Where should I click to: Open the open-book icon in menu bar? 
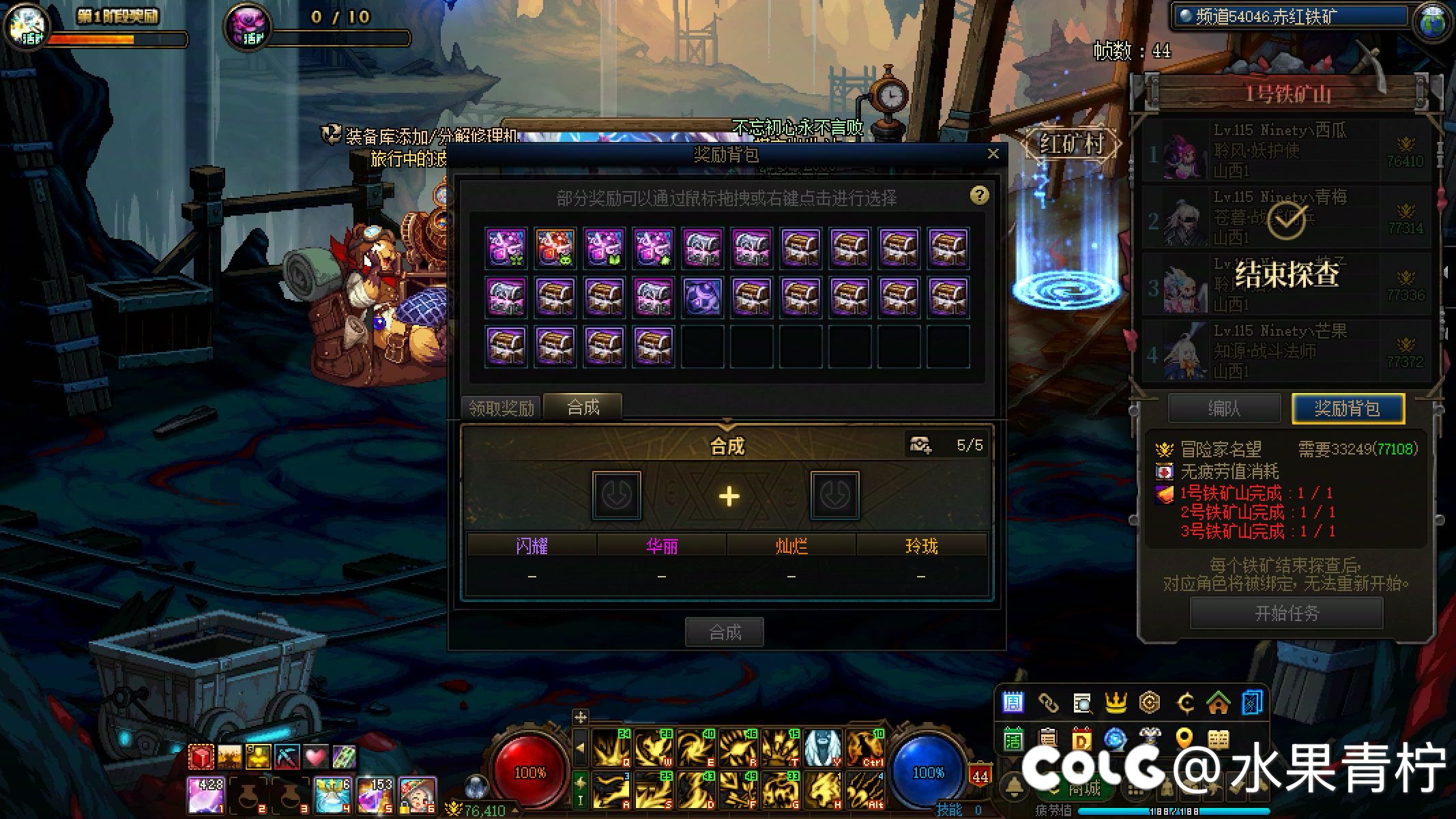tap(1218, 738)
